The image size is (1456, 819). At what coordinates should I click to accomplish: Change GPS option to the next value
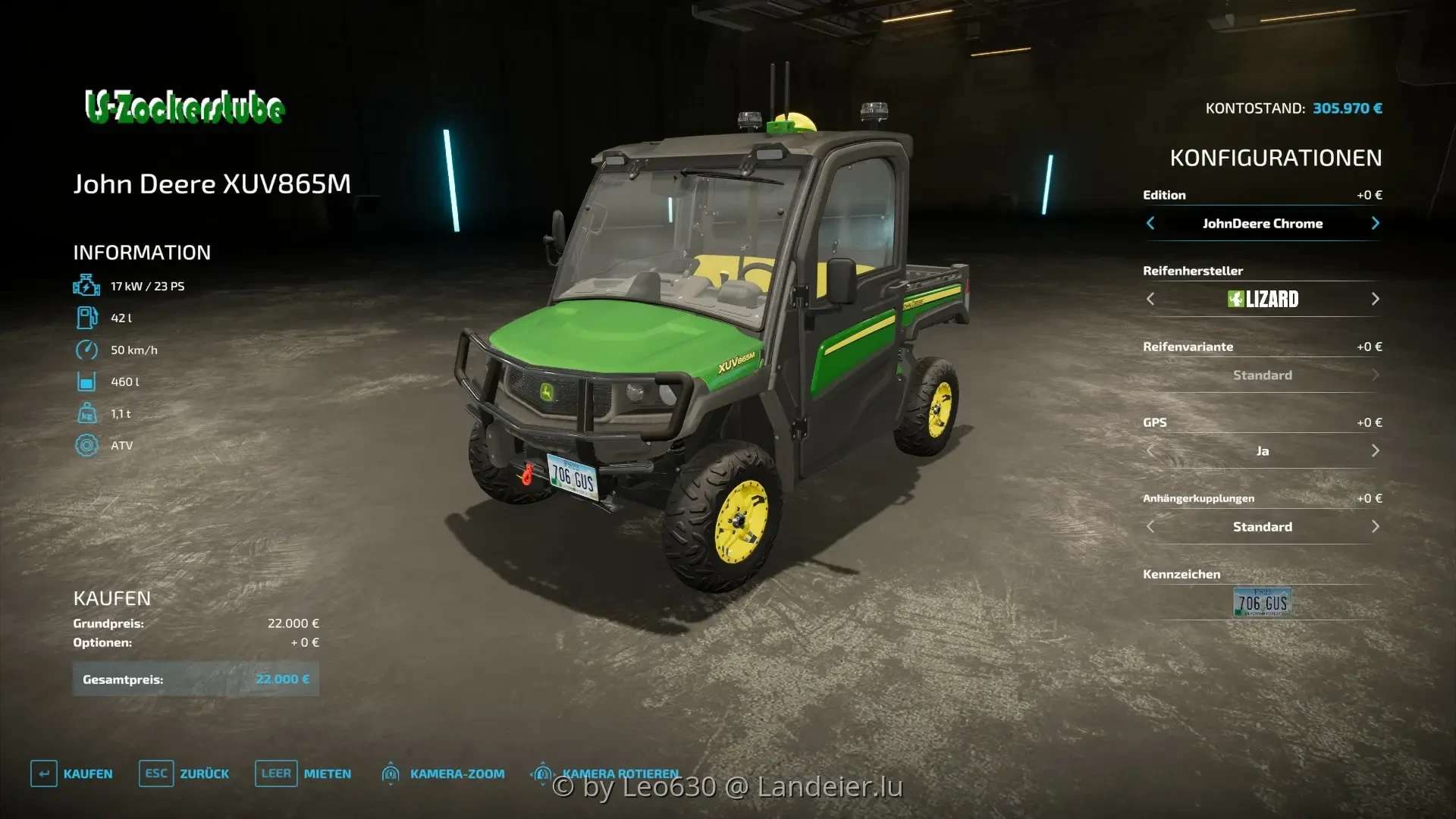tap(1375, 450)
